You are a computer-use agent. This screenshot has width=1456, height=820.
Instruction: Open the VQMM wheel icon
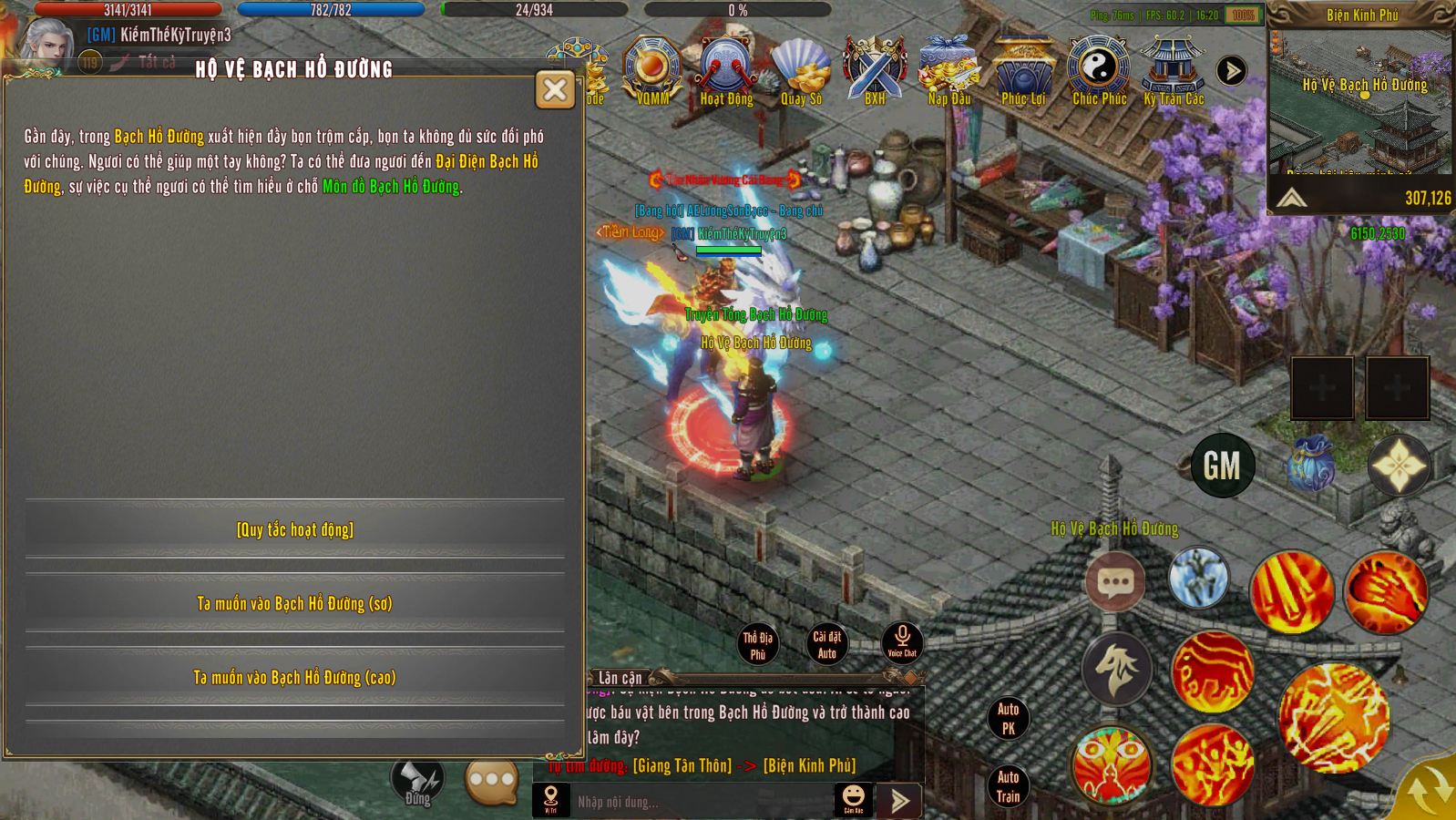652,69
